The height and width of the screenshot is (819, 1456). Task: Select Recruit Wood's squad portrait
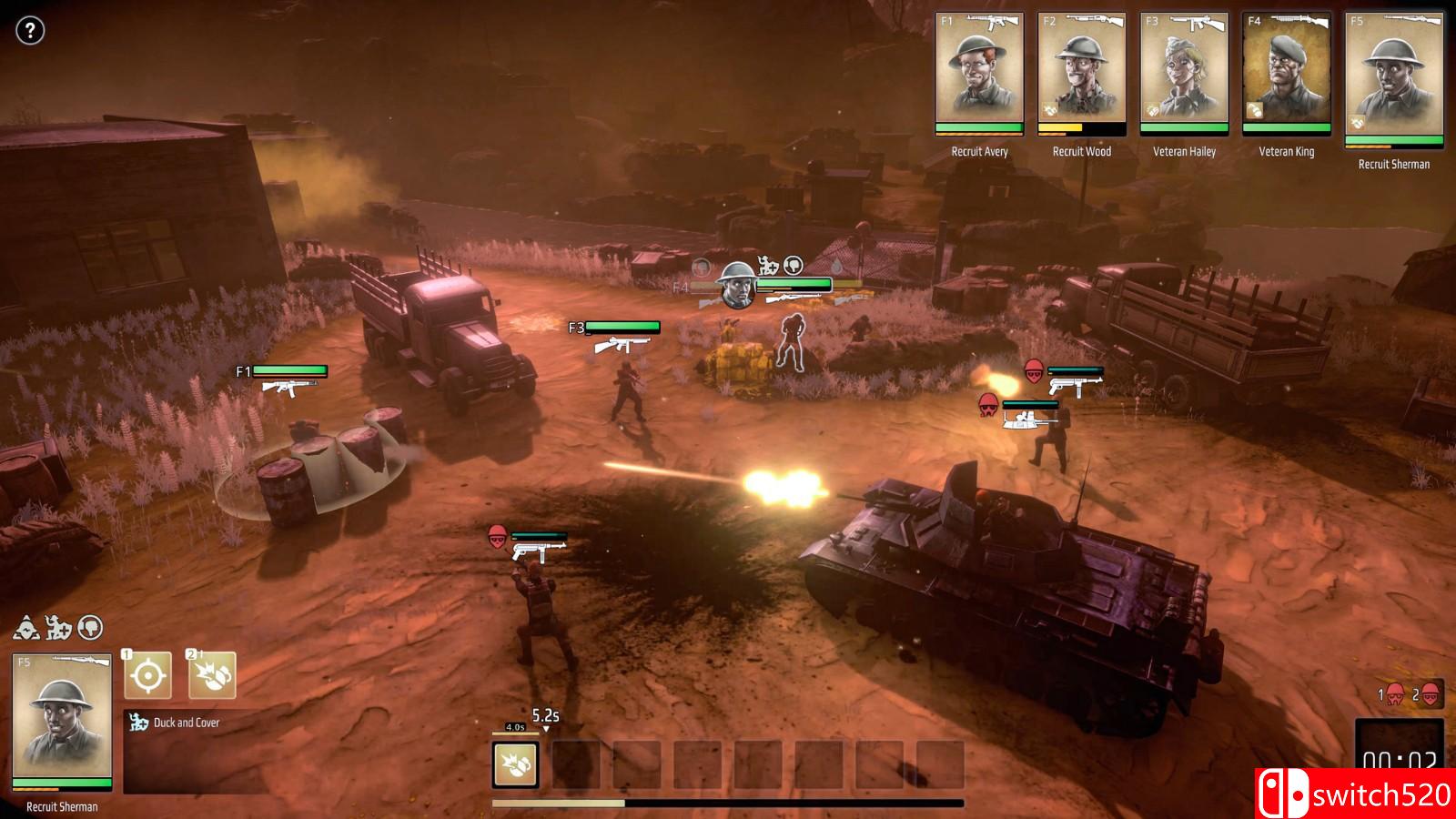coord(1081,73)
